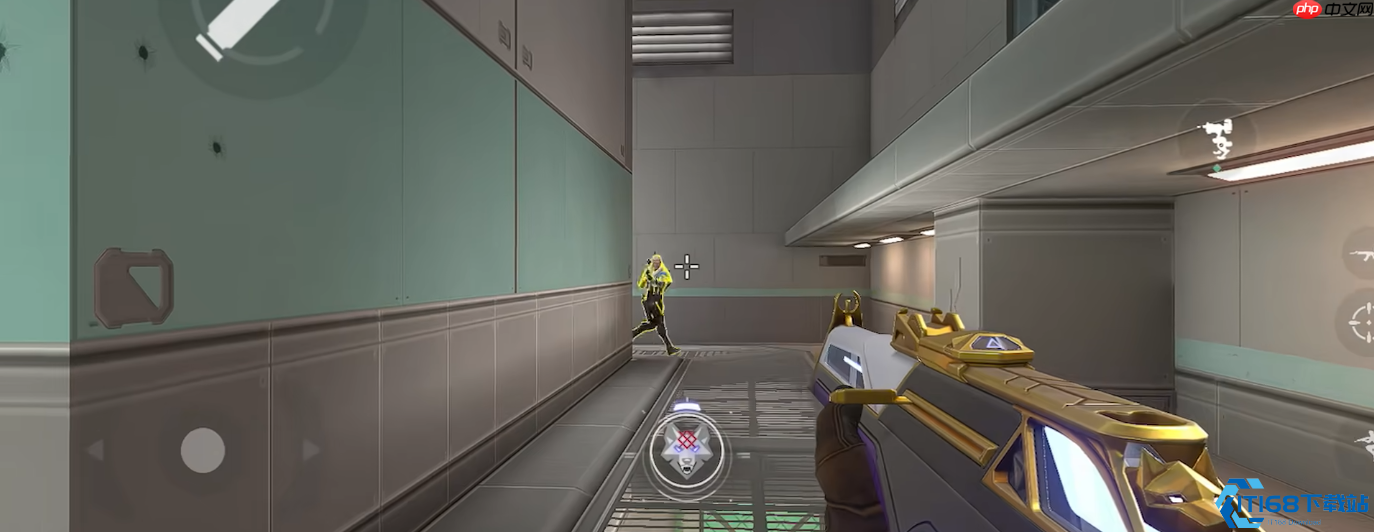1374x532 pixels.
Task: Tap the square tag-shaped button on left
Action: (134, 287)
